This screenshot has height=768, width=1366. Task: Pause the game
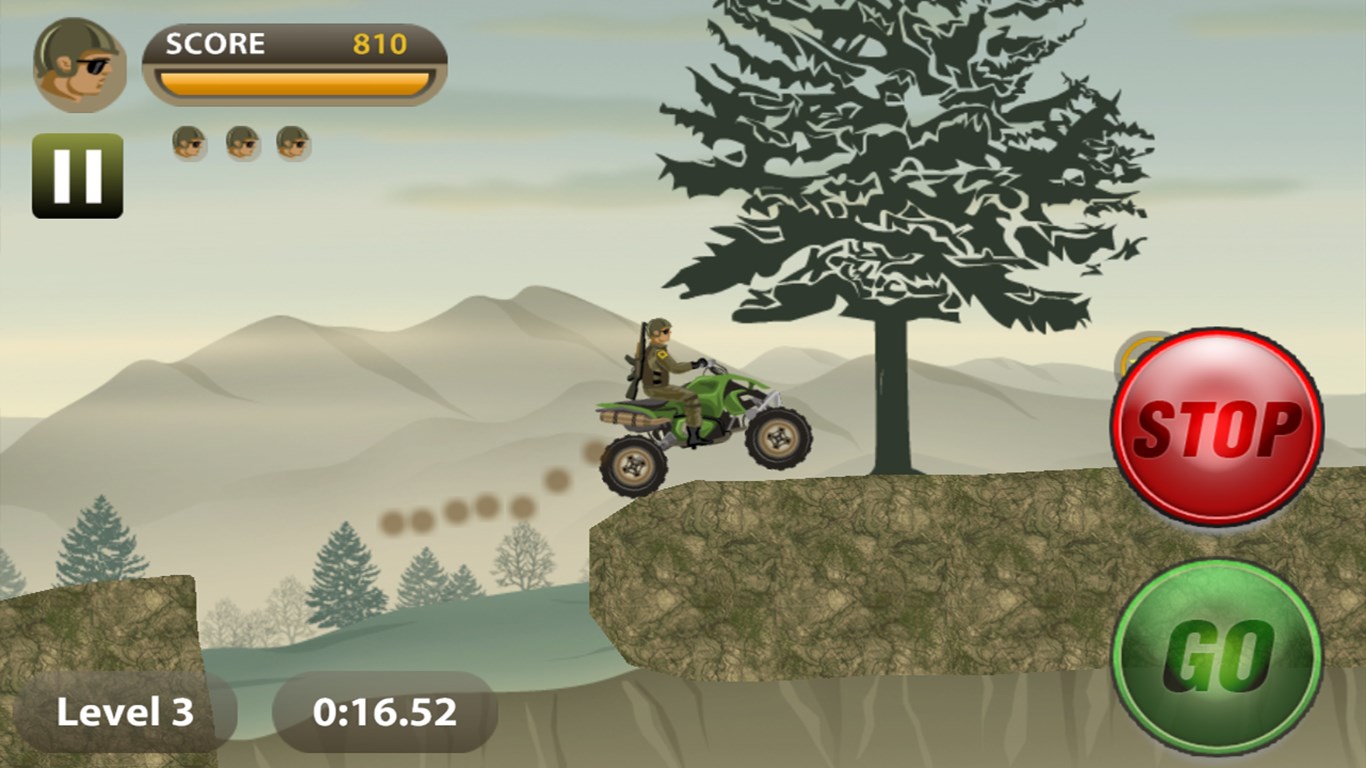[x=77, y=176]
